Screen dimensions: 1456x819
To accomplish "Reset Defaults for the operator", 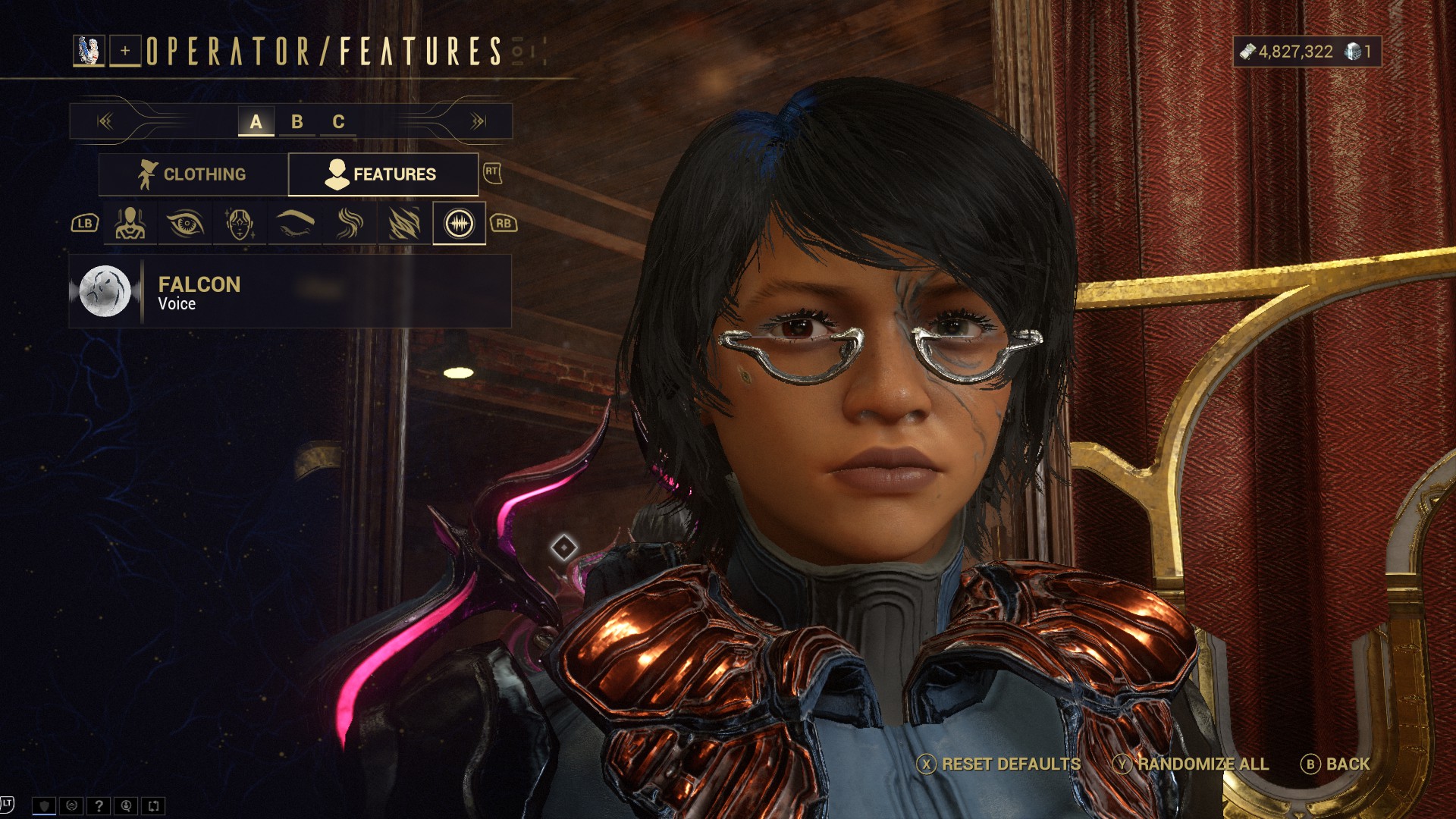I will point(999,764).
